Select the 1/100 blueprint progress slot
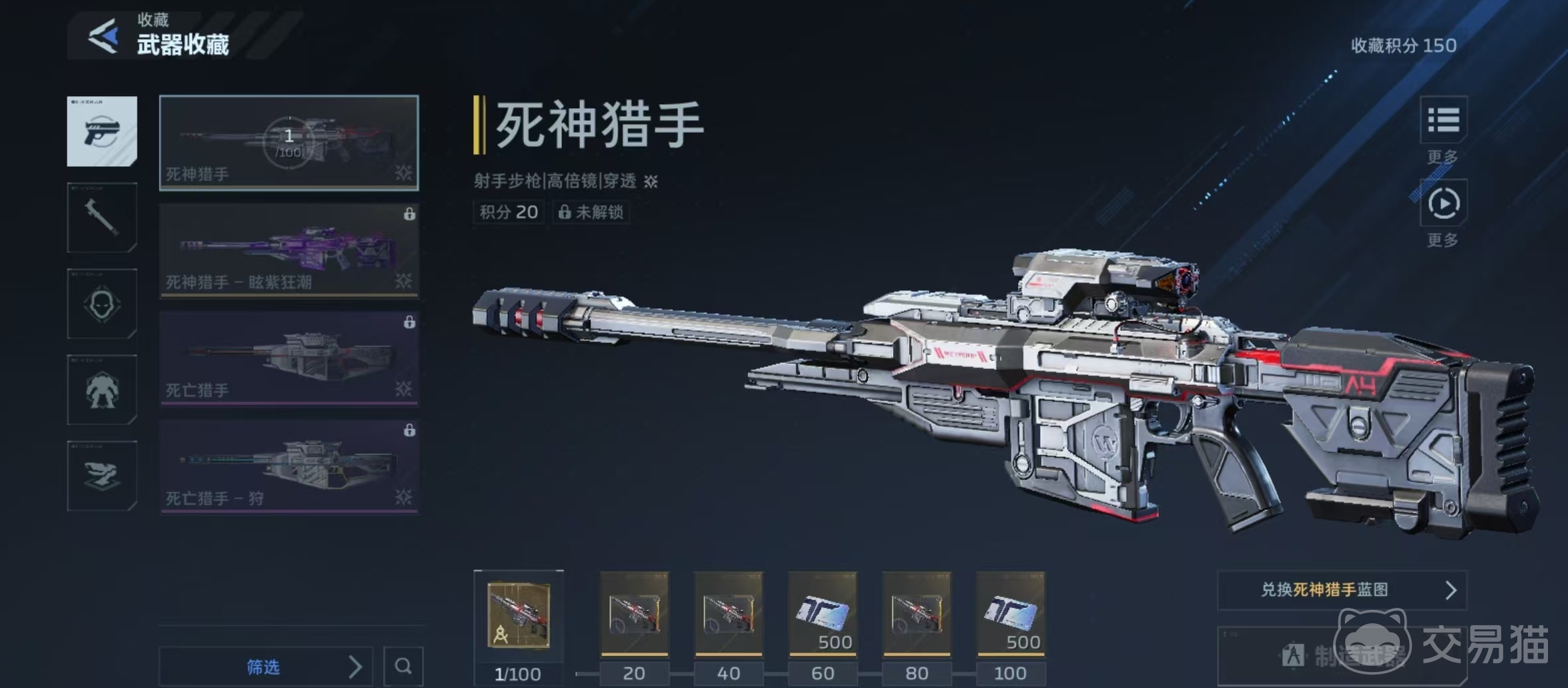This screenshot has height=688, width=1568. 519,615
